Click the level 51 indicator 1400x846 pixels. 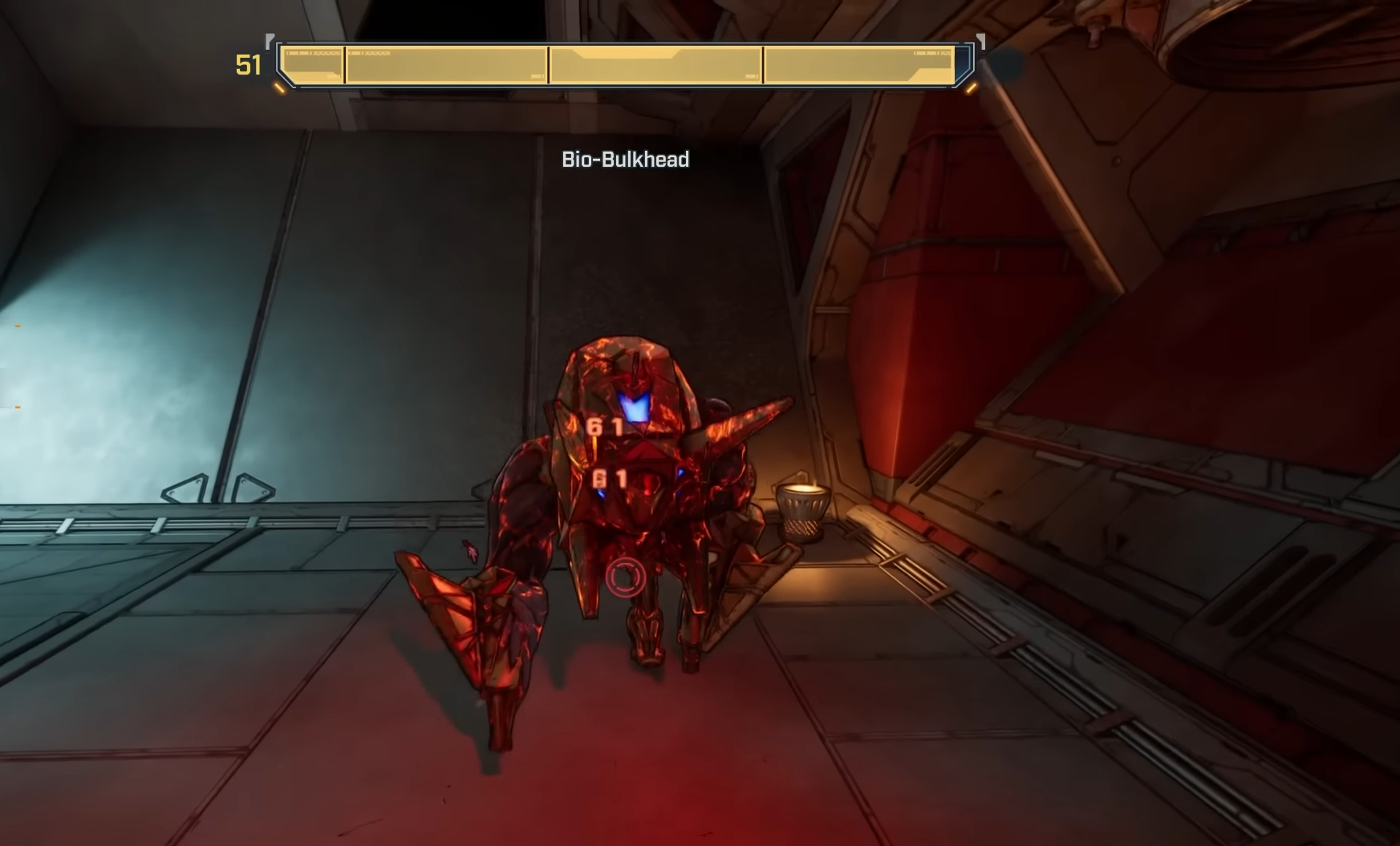(x=247, y=64)
